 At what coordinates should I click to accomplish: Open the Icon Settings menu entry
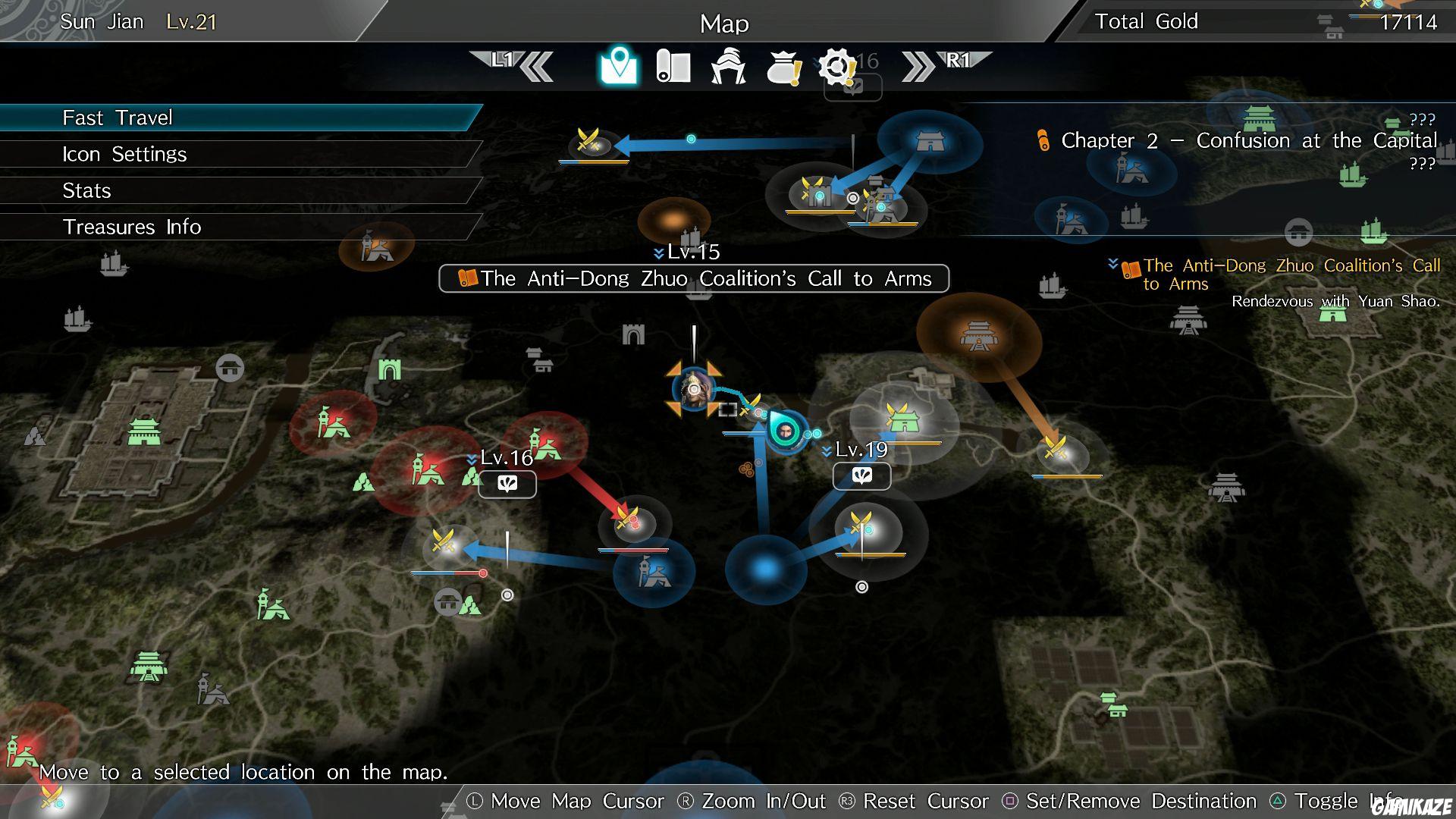click(x=124, y=154)
